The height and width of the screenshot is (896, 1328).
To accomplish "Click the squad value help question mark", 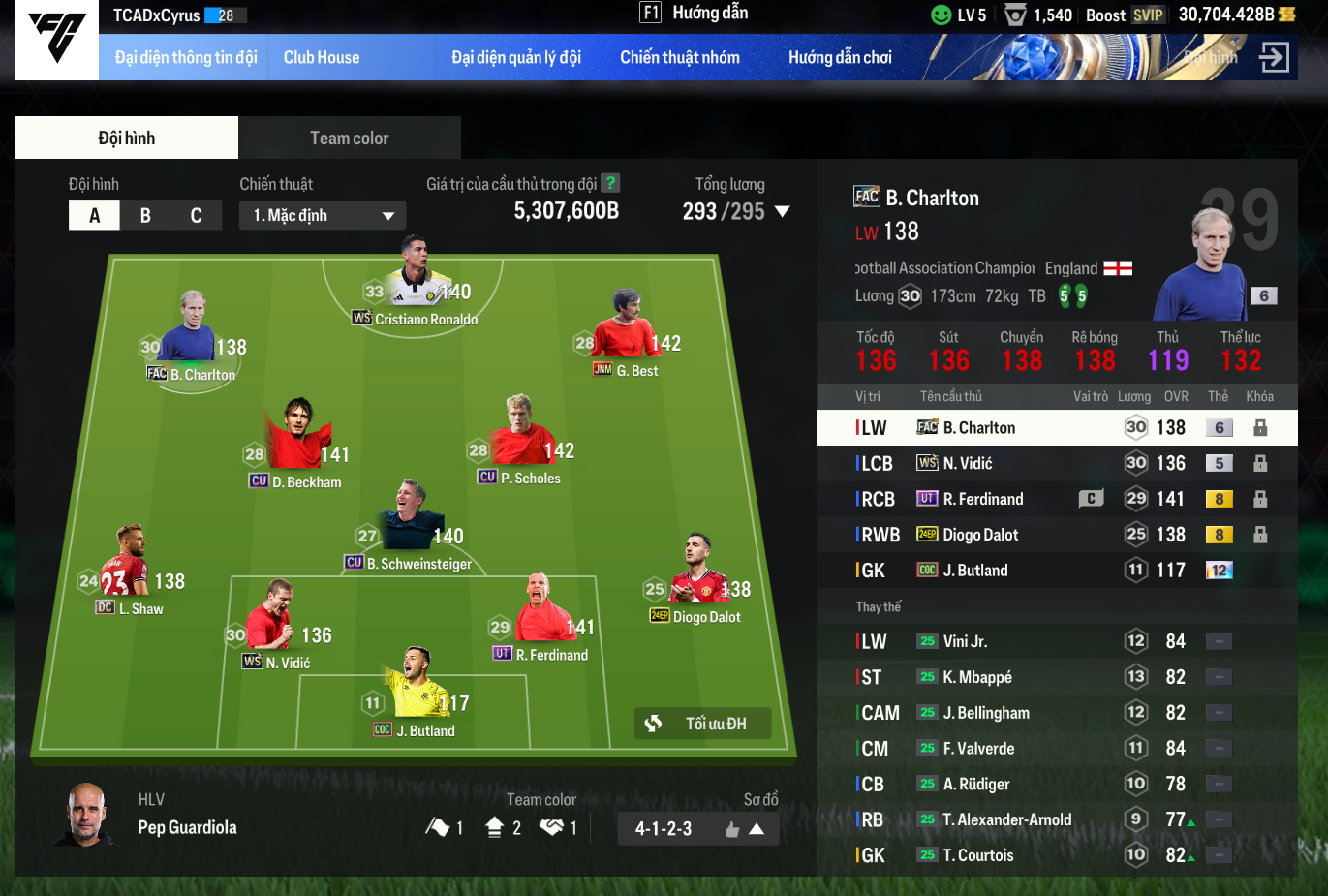I will pos(610,183).
